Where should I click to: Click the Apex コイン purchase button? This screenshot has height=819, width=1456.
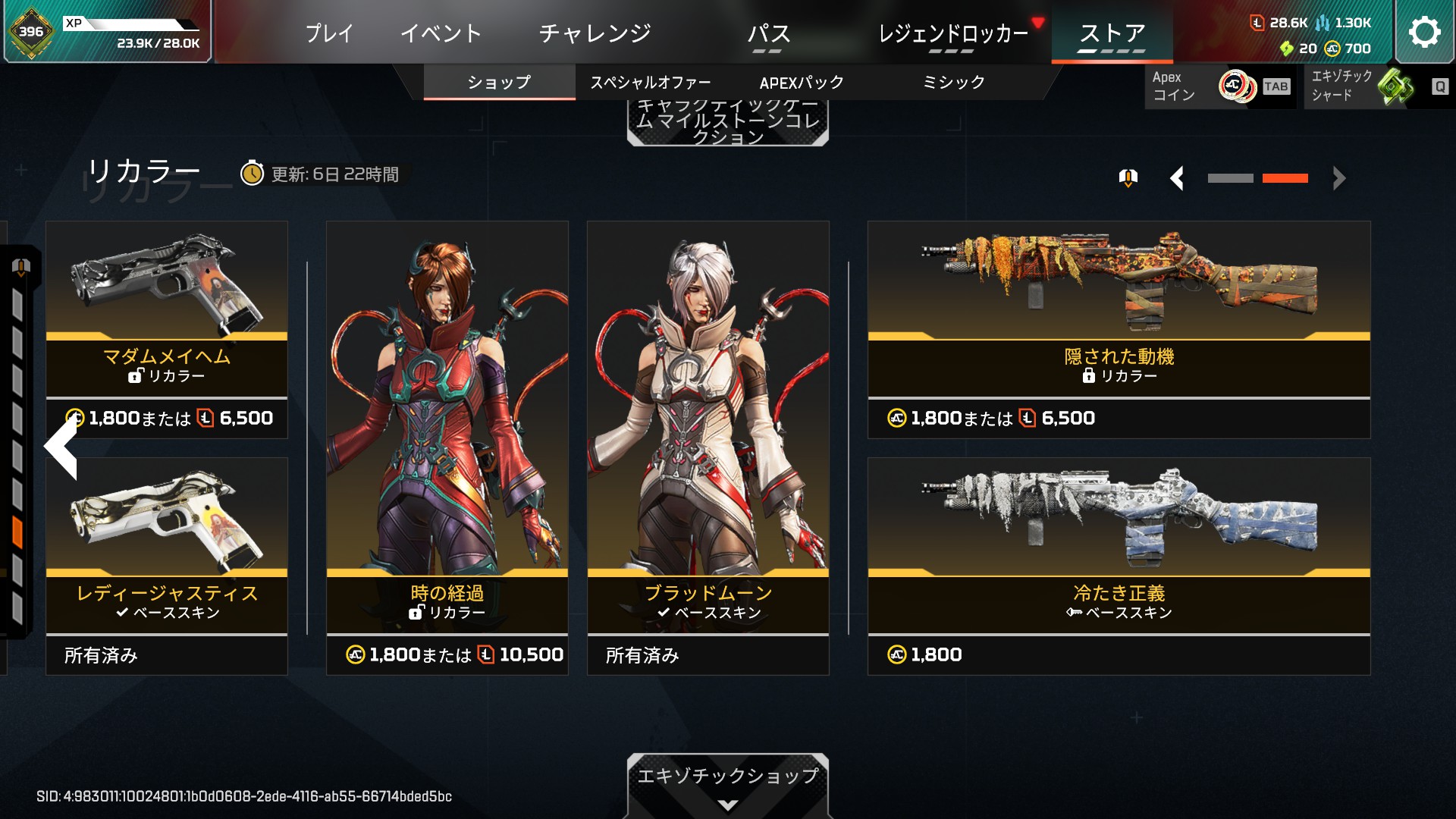point(1219,86)
